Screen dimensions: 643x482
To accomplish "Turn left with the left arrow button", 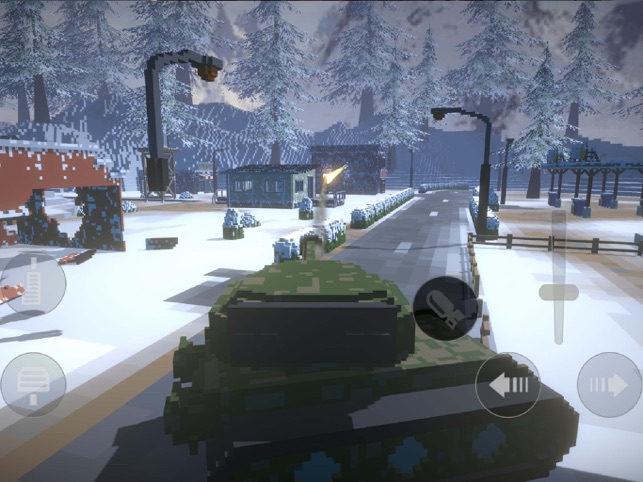I will point(508,385).
